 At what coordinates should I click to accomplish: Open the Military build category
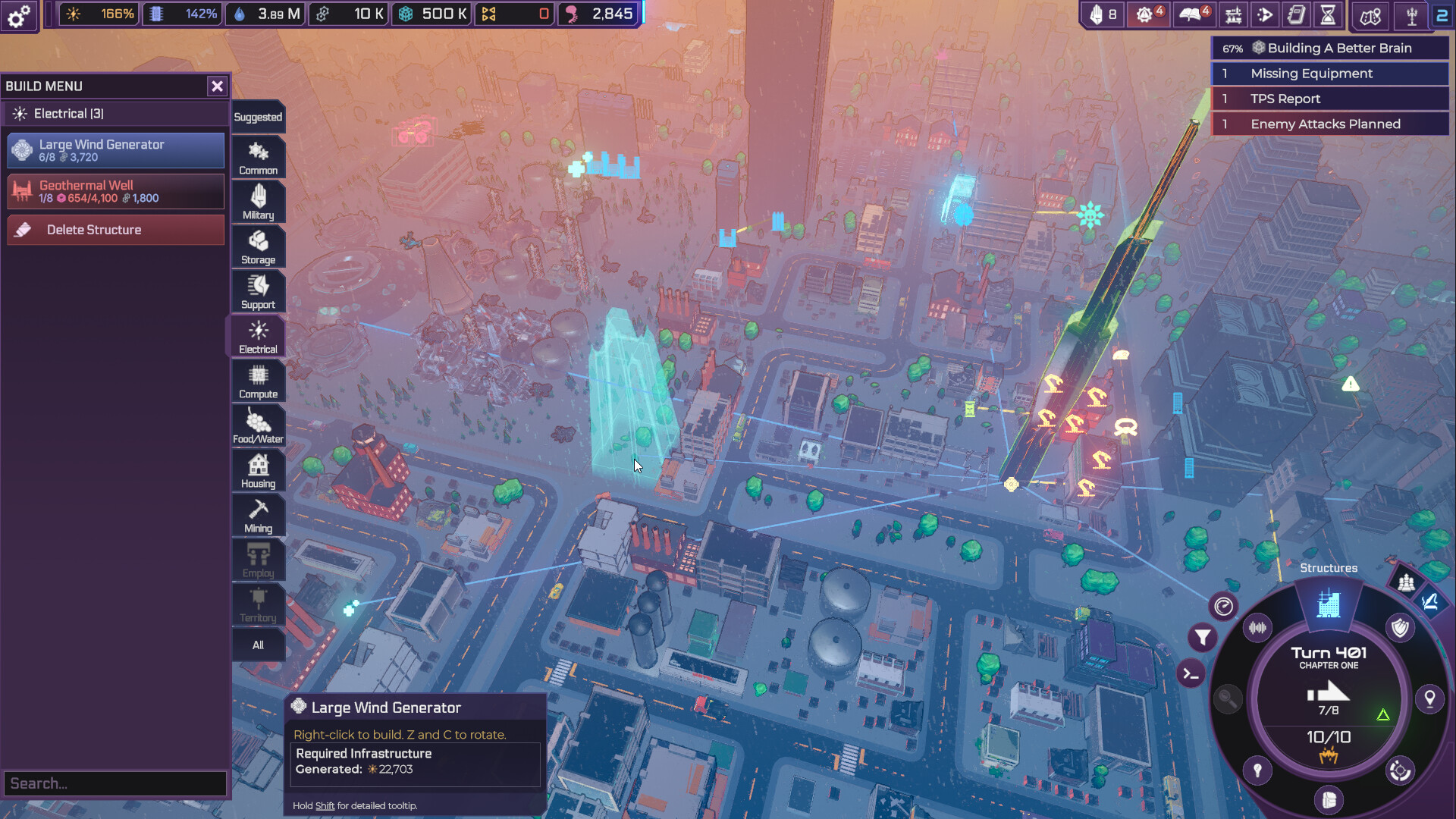point(258,202)
